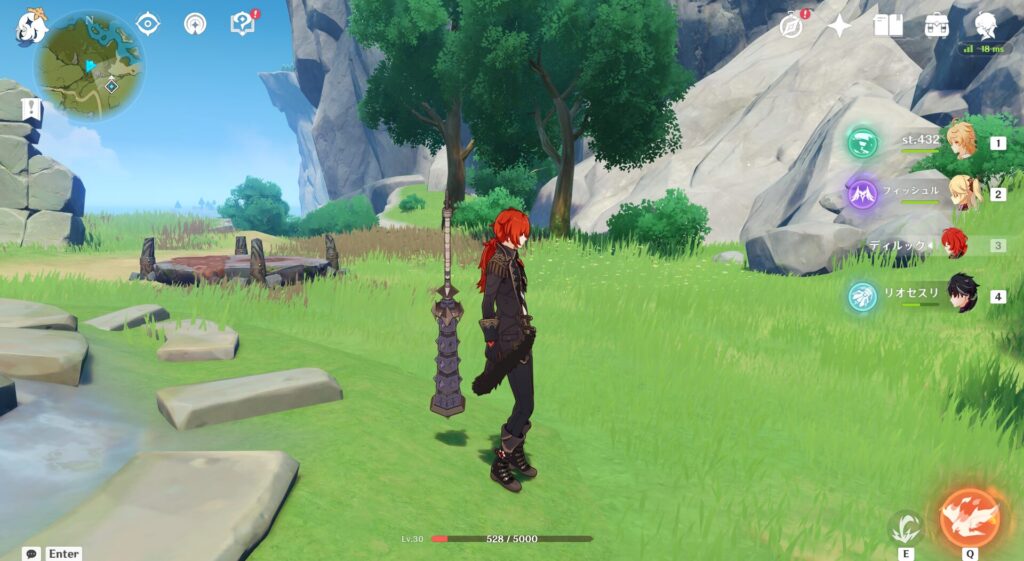This screenshot has height=561, width=1024.
Task: Open the signal-arc icon beside the eye
Action: coord(195,23)
